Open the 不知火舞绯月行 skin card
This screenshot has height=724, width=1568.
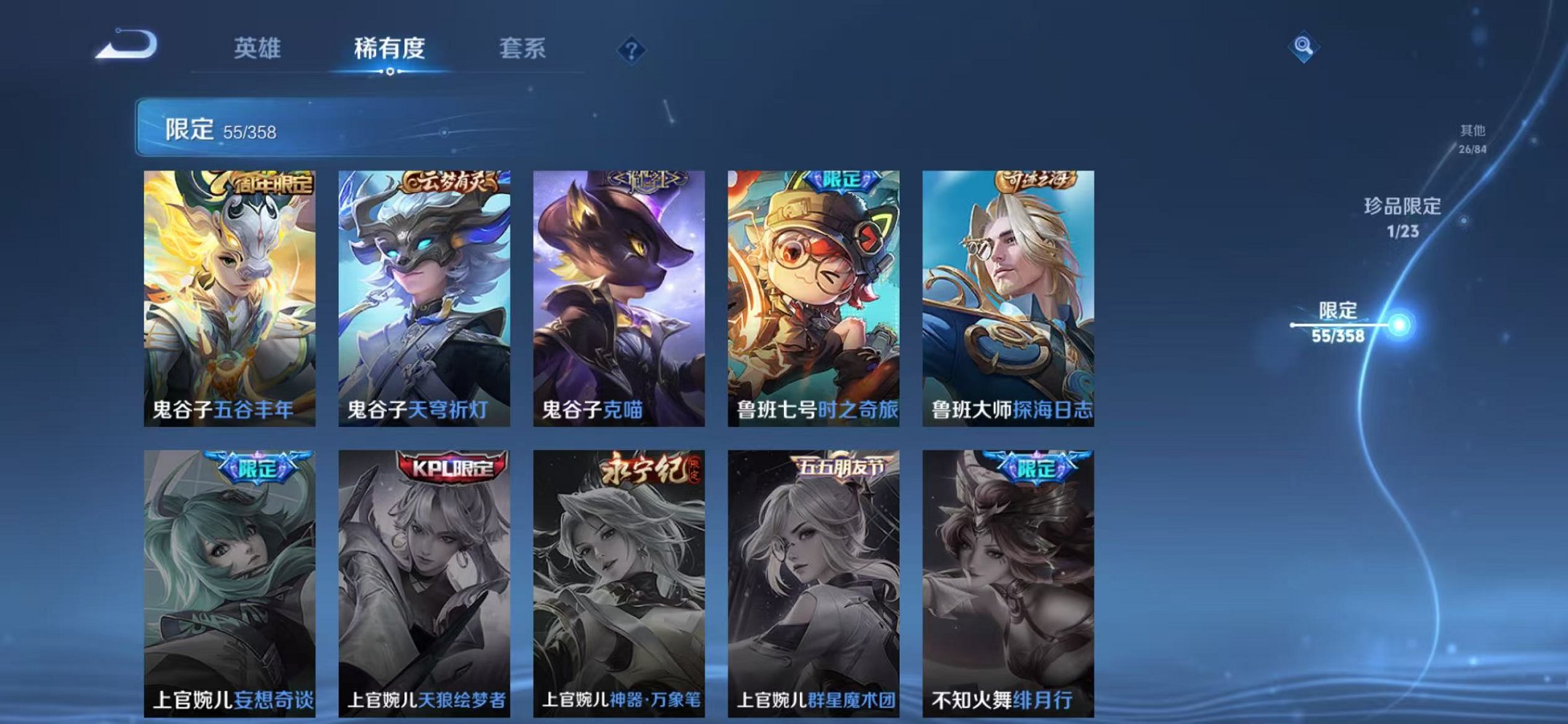1008,575
